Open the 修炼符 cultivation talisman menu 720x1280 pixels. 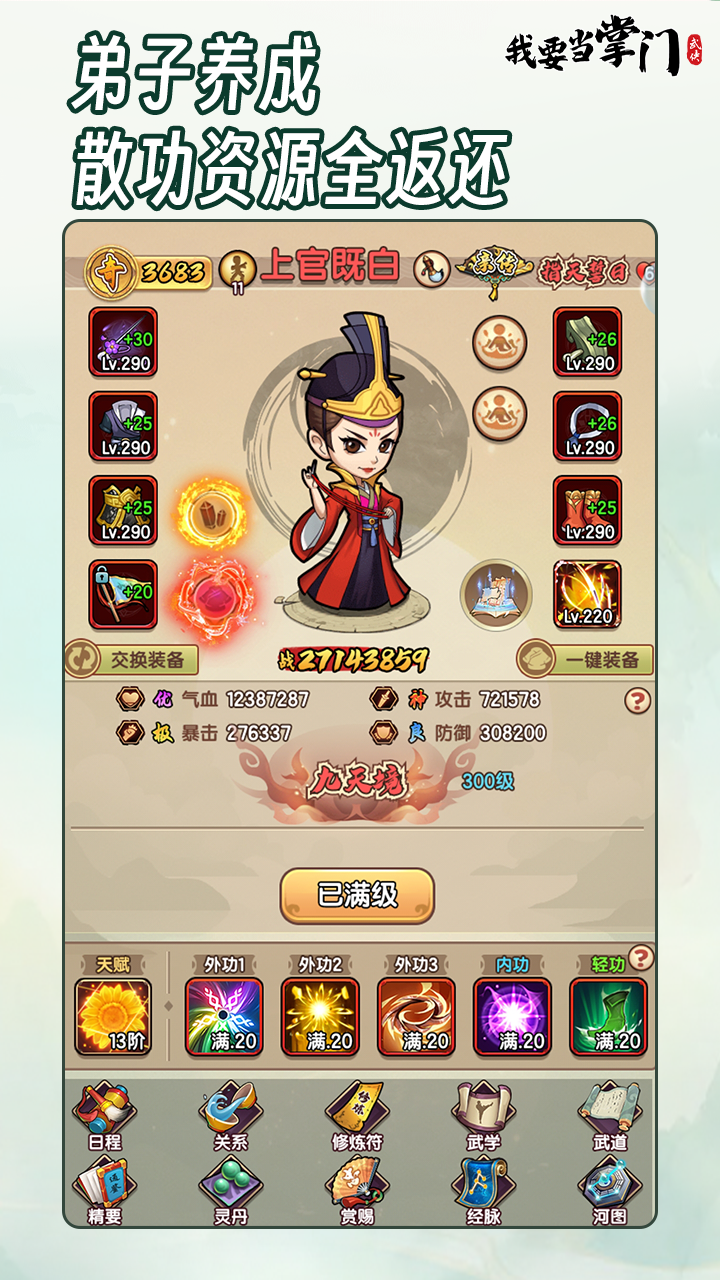356,1116
